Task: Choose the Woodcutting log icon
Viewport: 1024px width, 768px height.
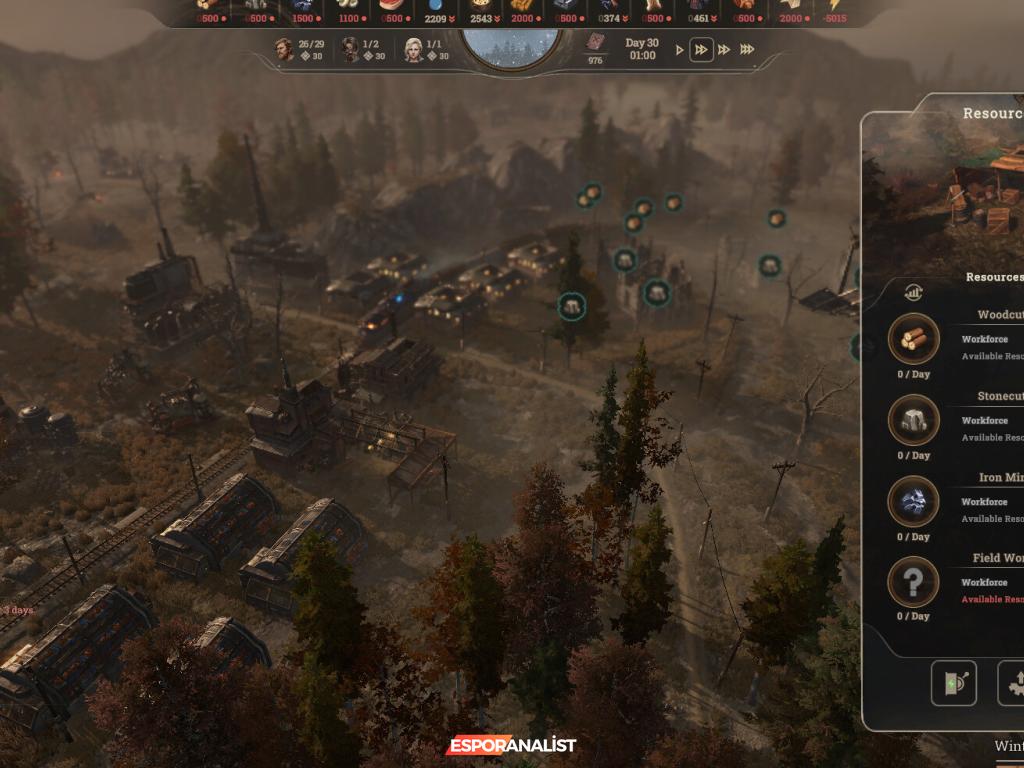Action: [x=913, y=339]
